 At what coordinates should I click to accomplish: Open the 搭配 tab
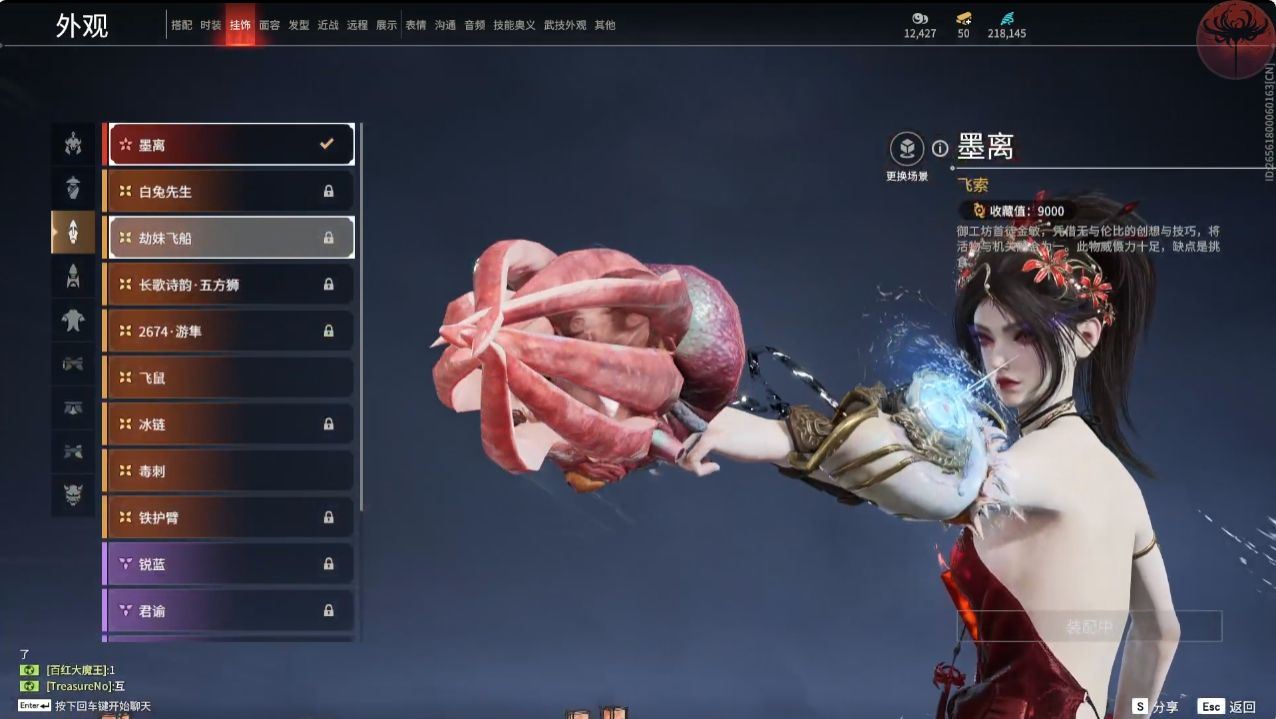182,25
